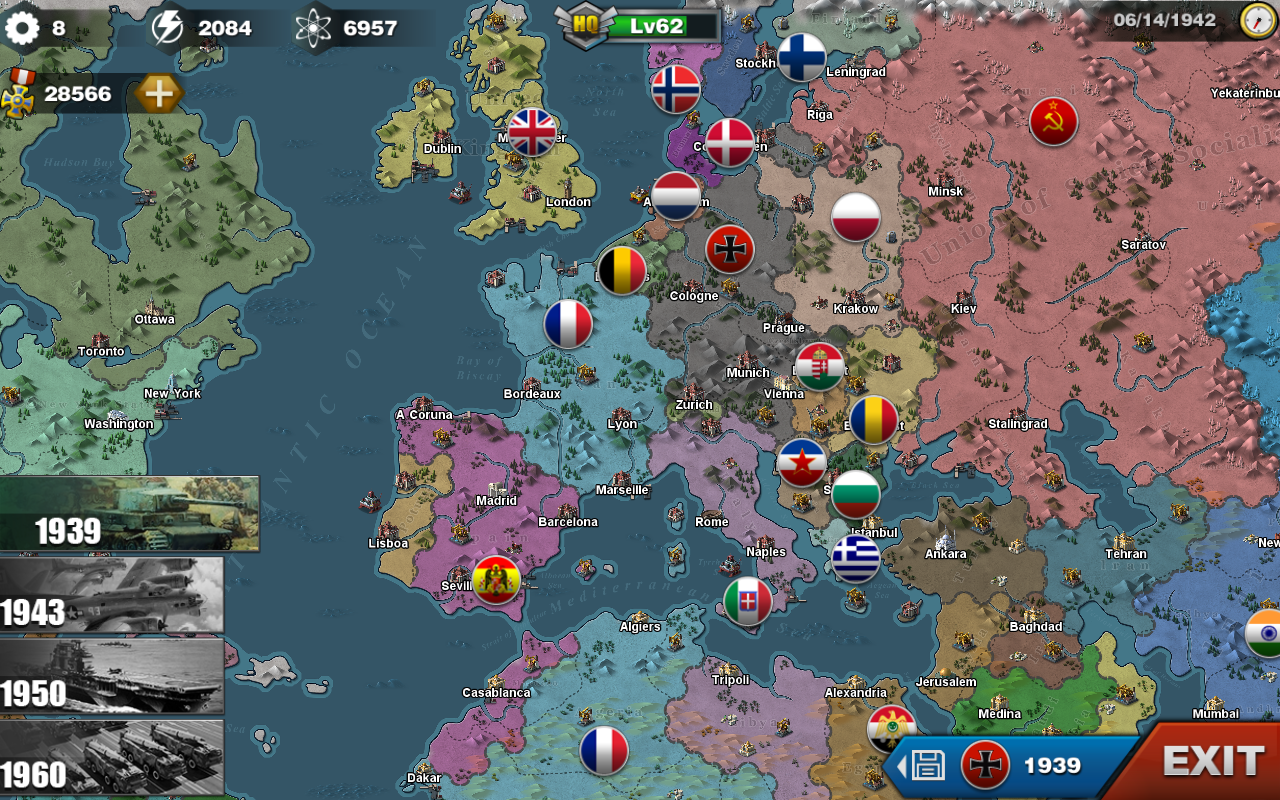Select the 1960 scenario
The image size is (1280, 800).
[x=111, y=757]
